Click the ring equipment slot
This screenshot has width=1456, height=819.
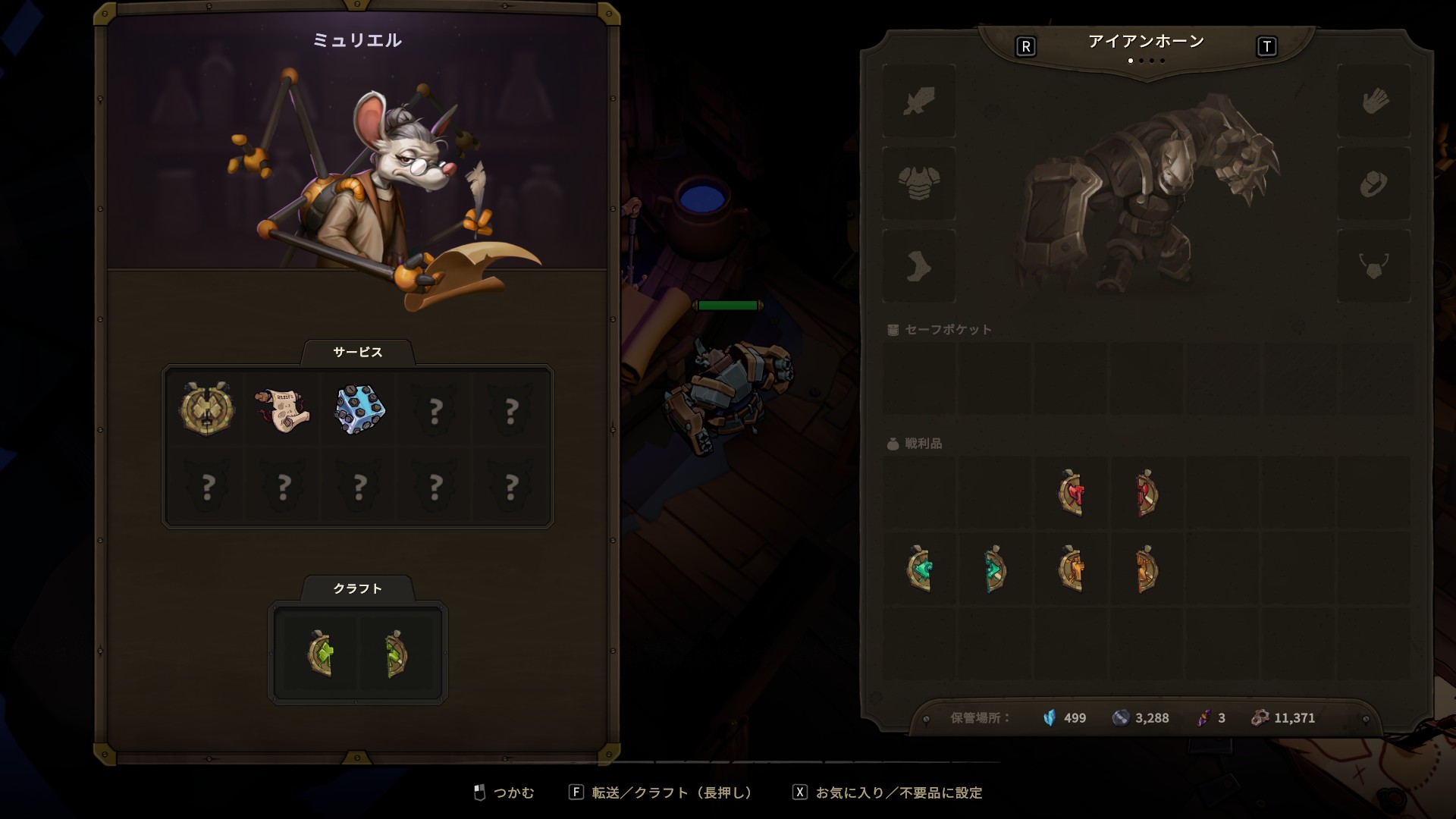(x=1373, y=184)
